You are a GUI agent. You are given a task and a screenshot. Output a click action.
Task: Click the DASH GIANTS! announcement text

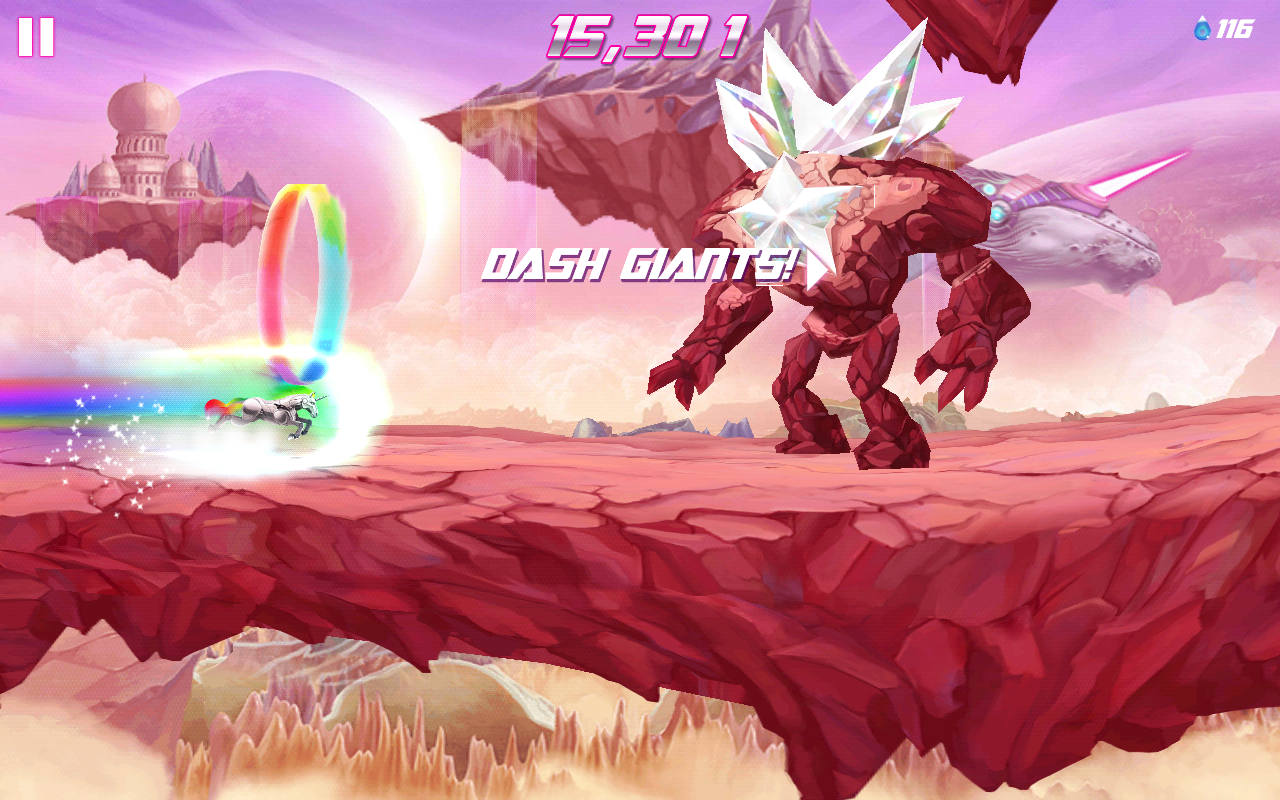(640, 265)
